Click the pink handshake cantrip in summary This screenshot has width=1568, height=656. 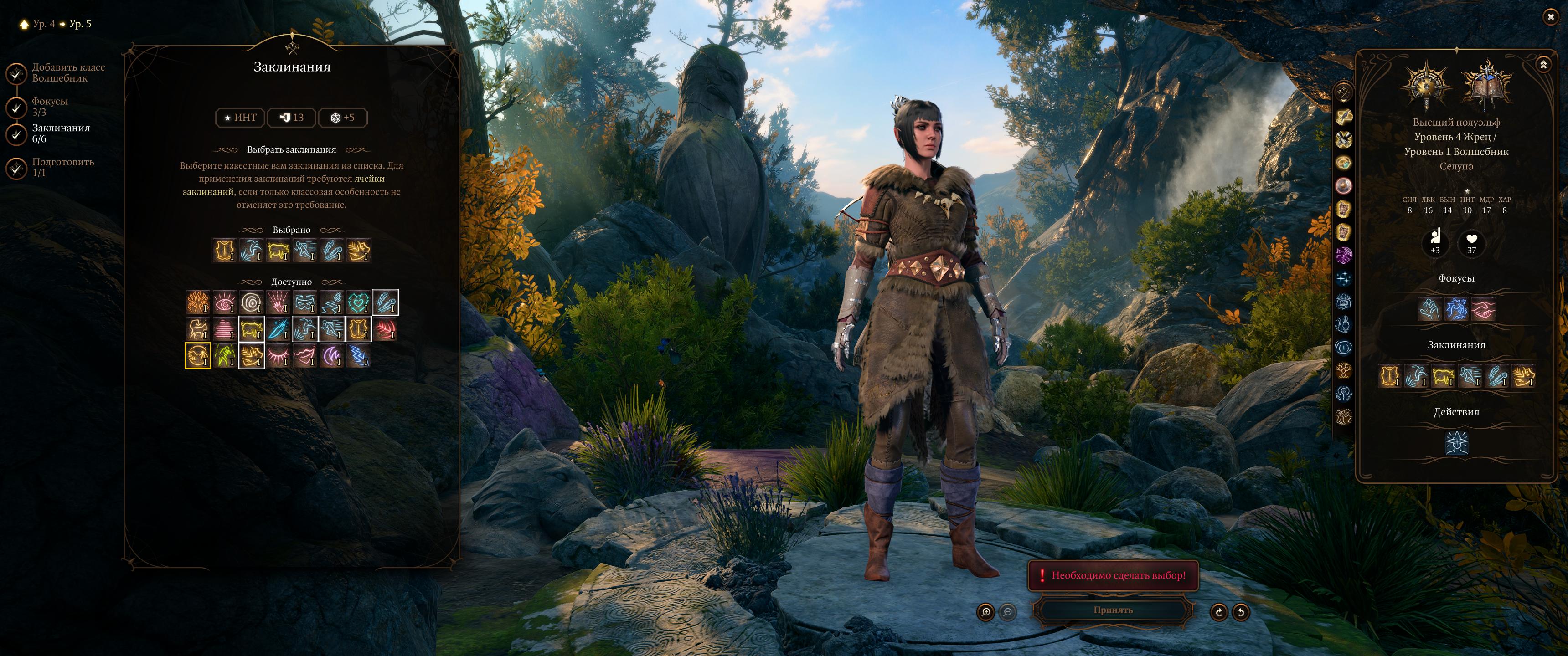[x=1483, y=309]
